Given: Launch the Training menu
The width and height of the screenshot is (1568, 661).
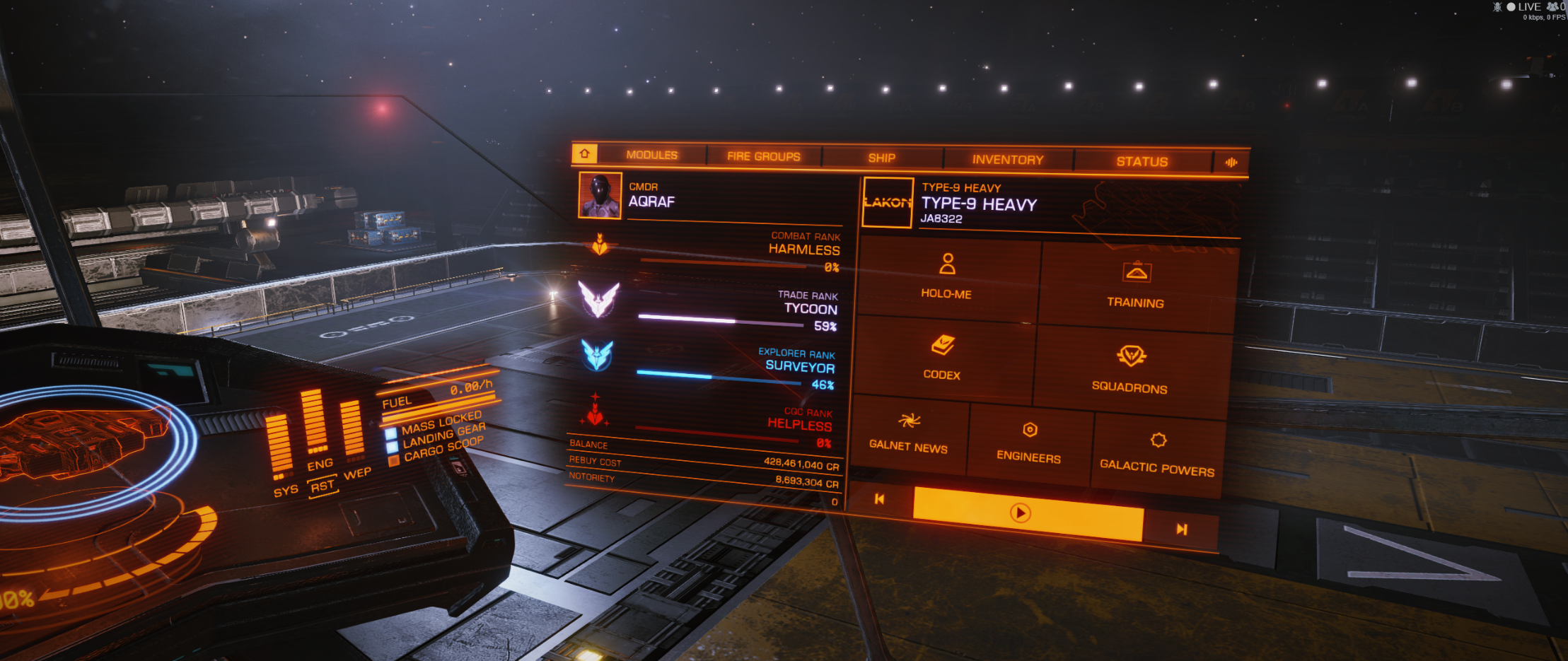Looking at the screenshot, I should (1136, 285).
